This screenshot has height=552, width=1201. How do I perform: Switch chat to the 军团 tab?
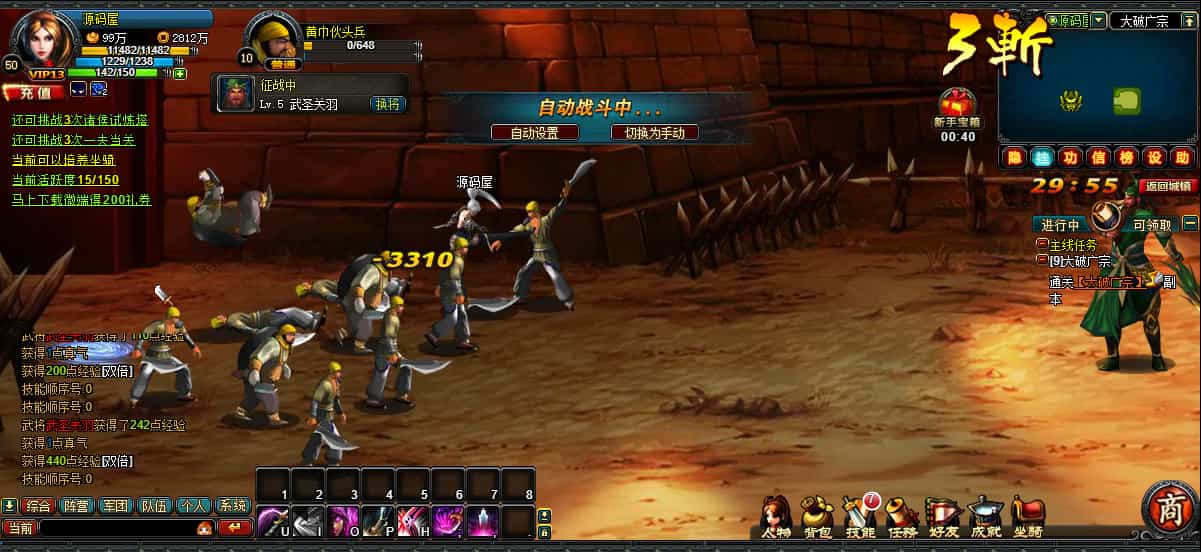[117, 506]
